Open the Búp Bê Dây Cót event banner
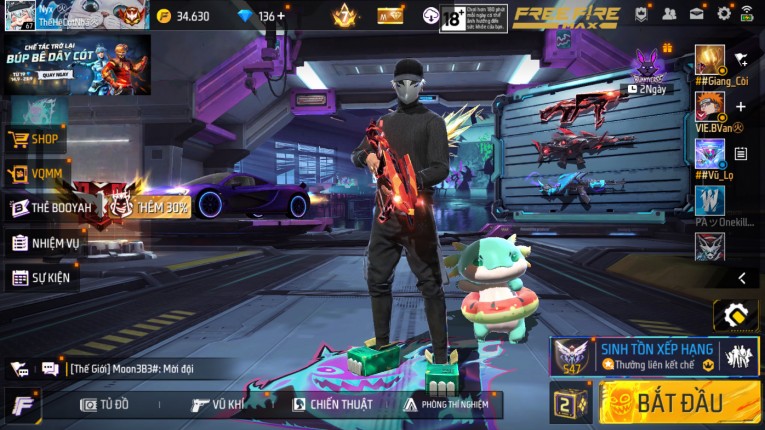Image resolution: width=765 pixels, height=430 pixels. [77, 64]
